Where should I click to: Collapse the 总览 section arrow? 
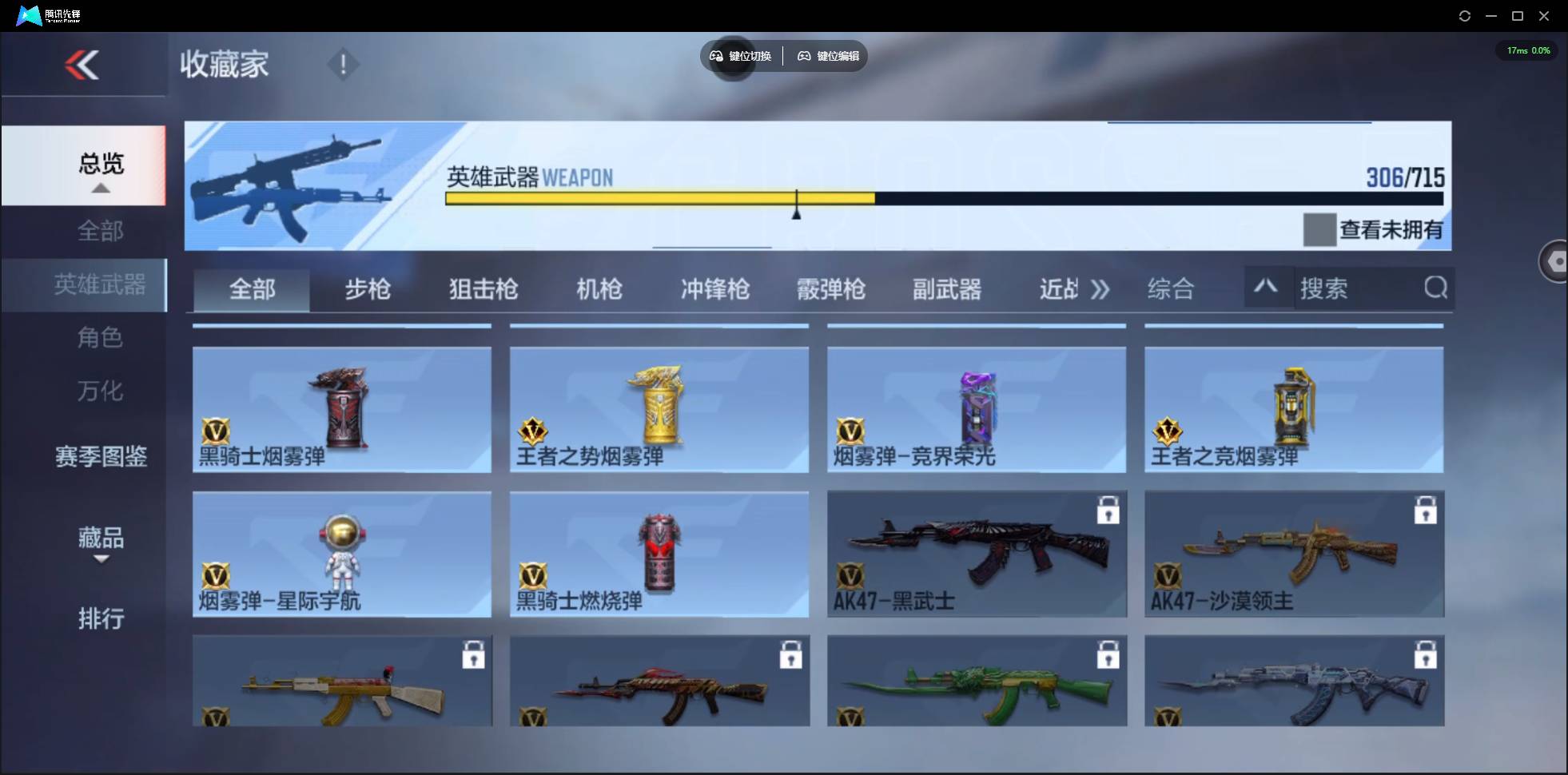tap(100, 189)
